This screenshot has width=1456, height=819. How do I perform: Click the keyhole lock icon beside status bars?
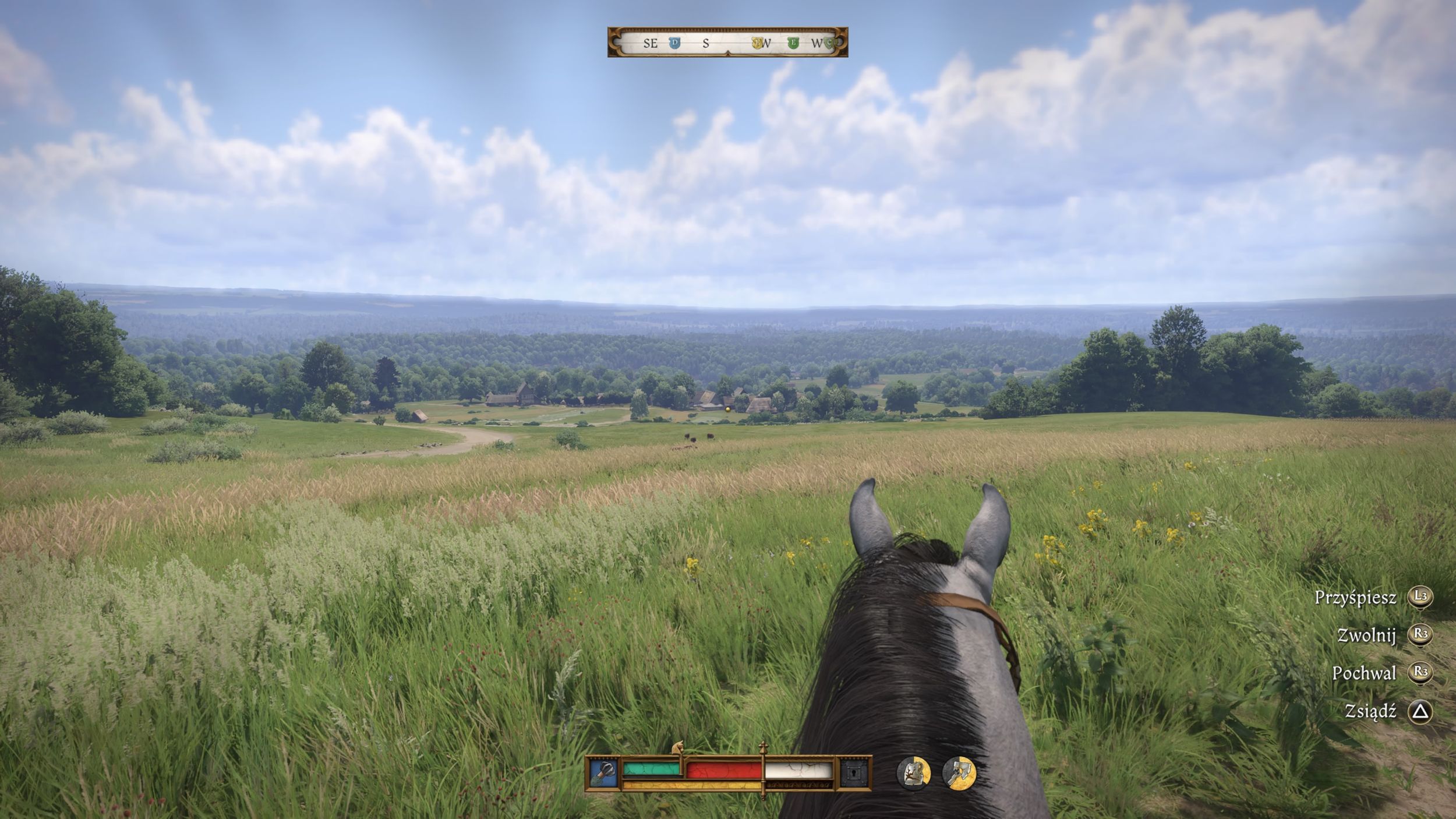[x=854, y=774]
